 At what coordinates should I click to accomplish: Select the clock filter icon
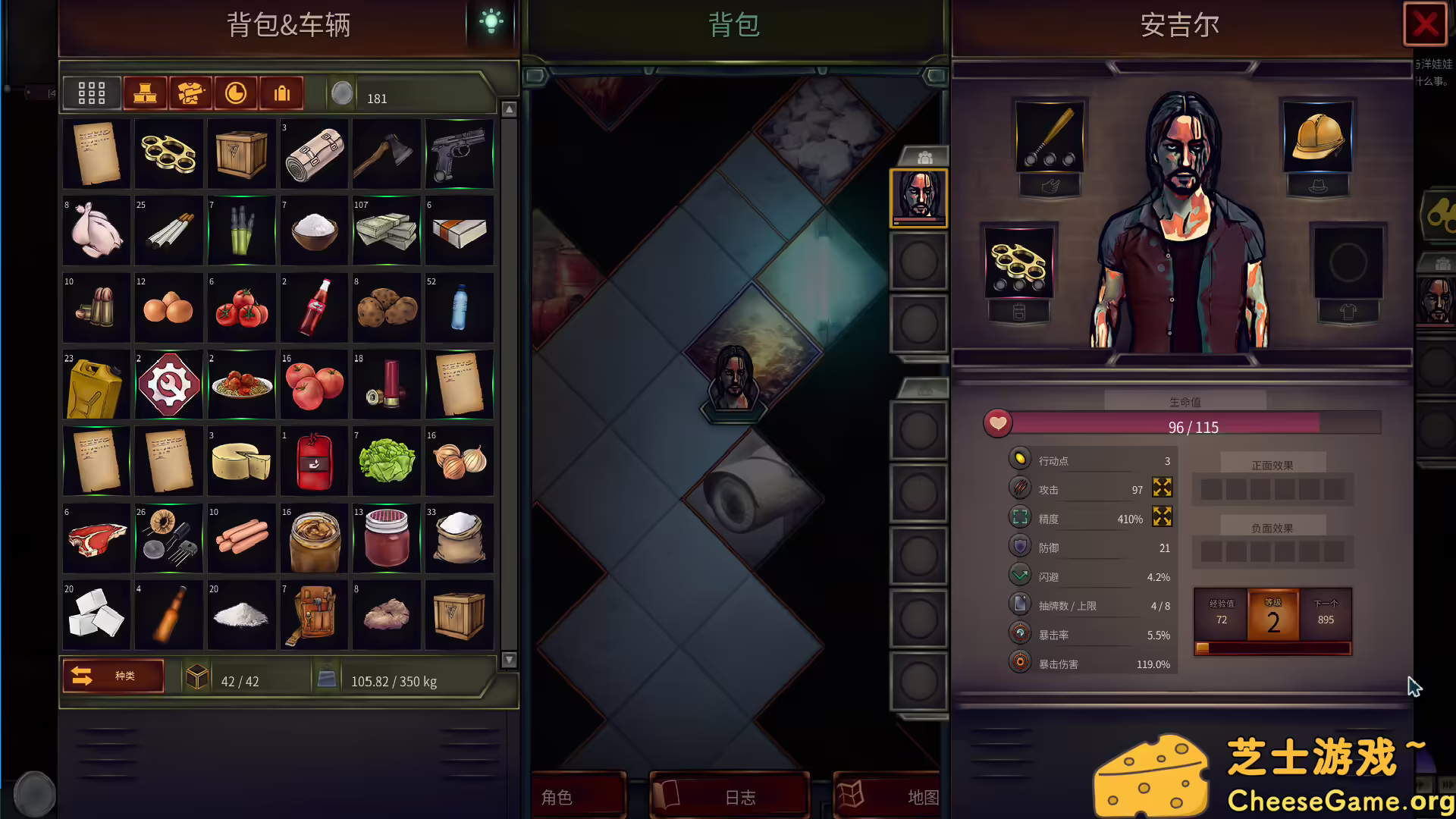click(x=236, y=93)
